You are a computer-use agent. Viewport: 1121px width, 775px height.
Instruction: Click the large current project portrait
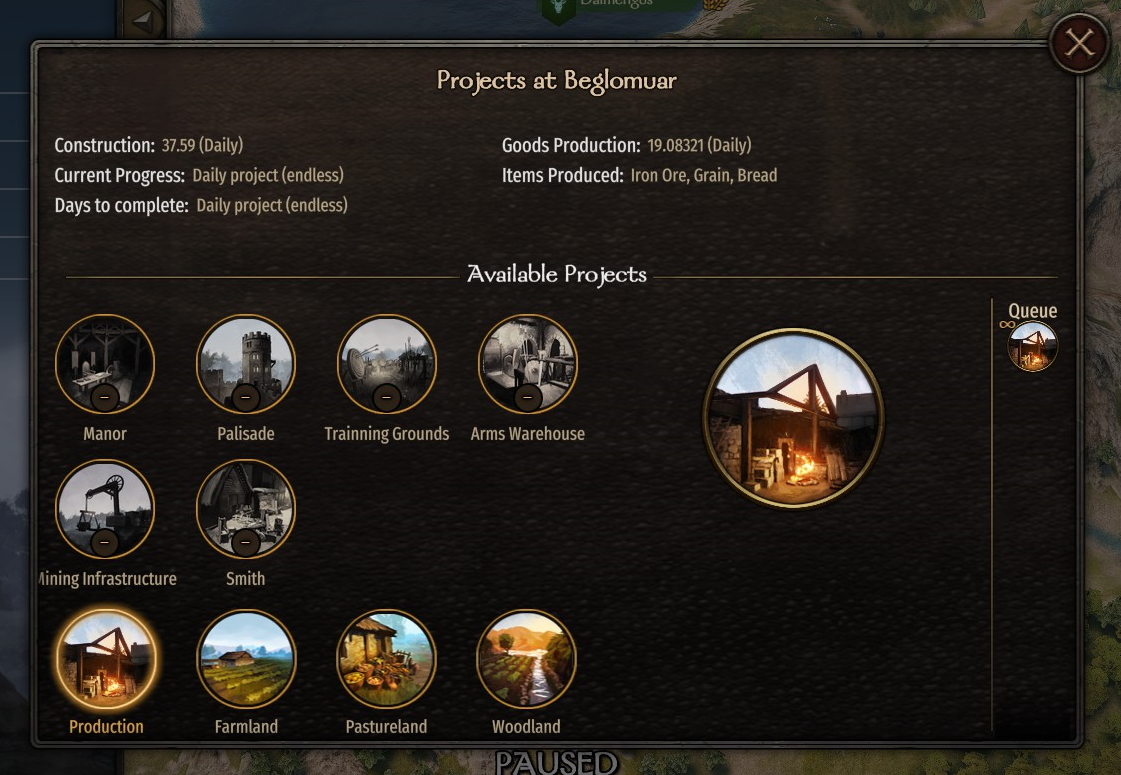(794, 418)
